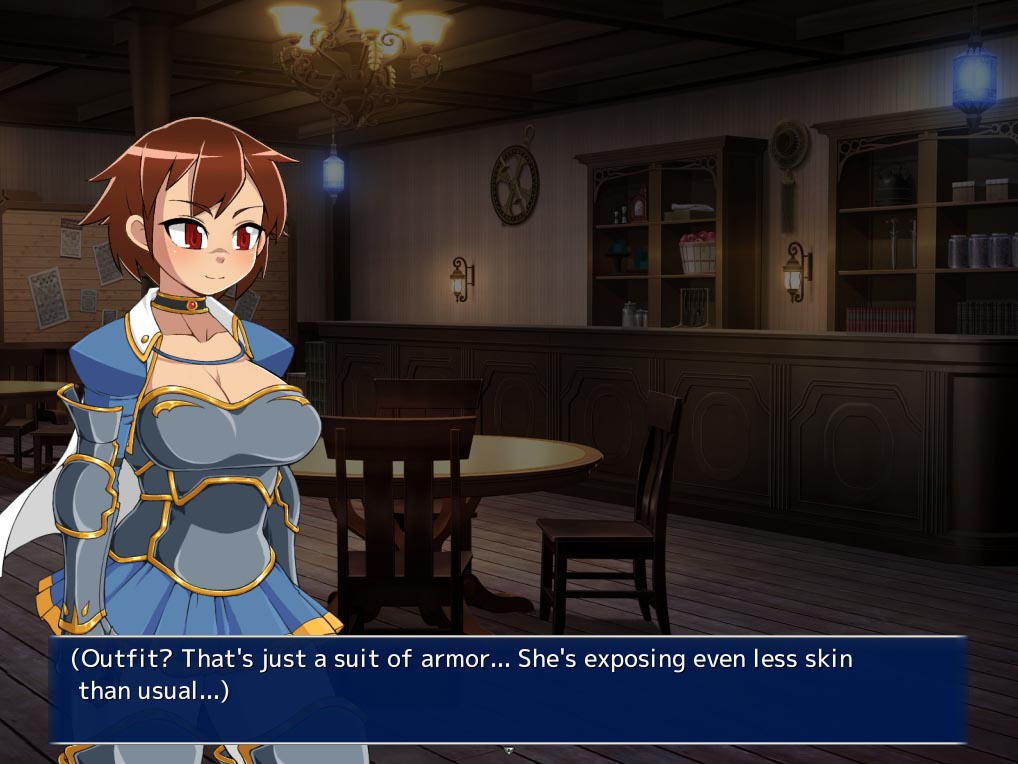Click the dialogue box to continue
The image size is (1018, 764).
(x=508, y=689)
